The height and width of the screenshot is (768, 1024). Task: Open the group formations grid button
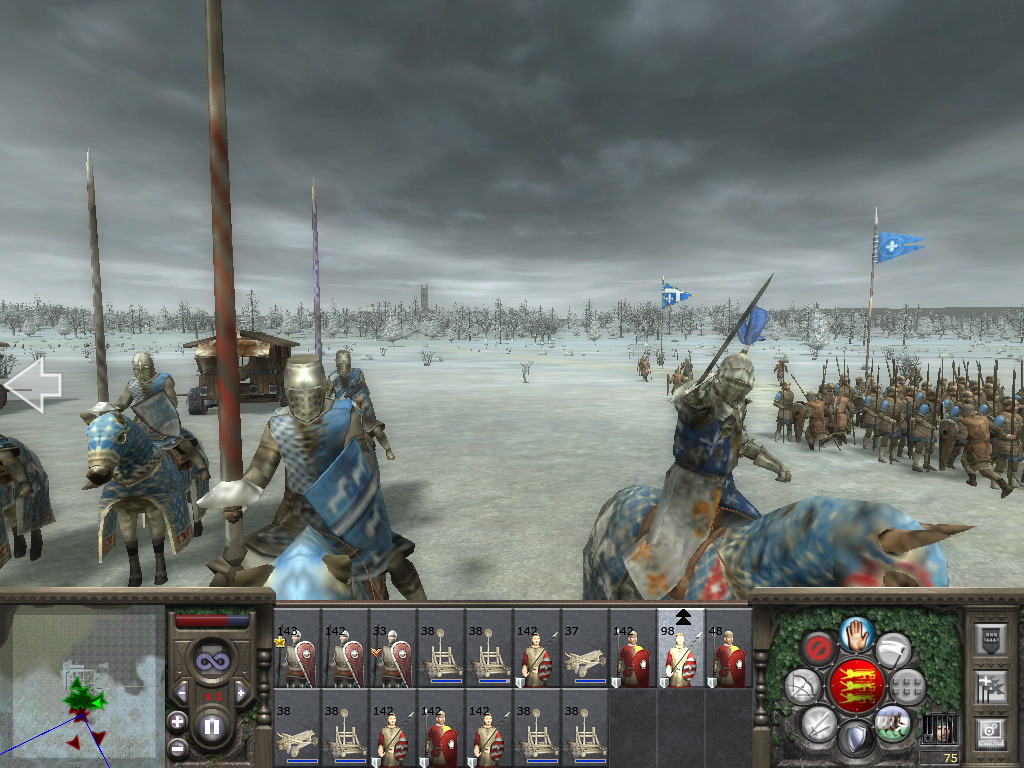click(x=908, y=686)
